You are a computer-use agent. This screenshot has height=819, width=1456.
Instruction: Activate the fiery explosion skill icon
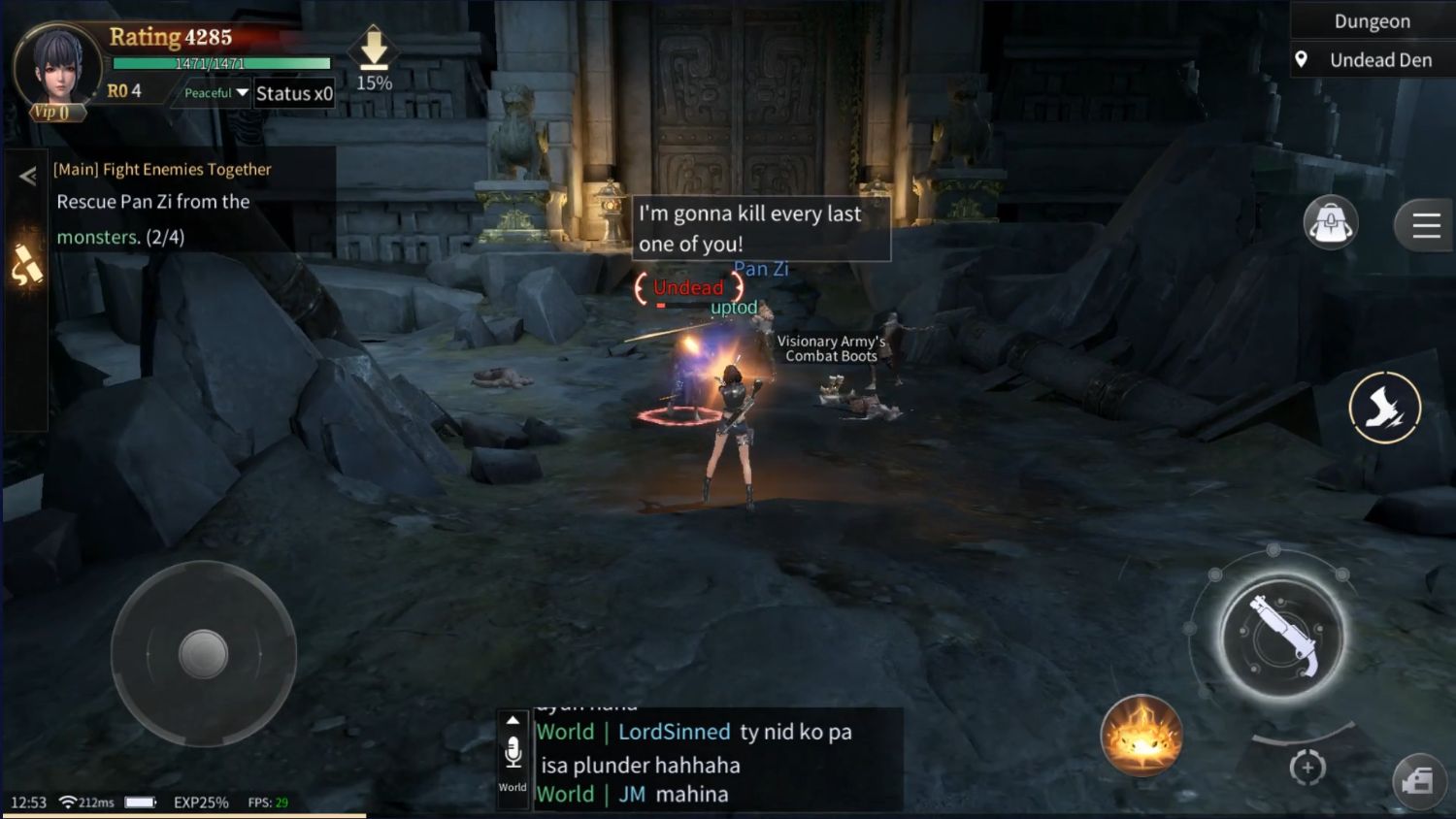click(x=1141, y=735)
